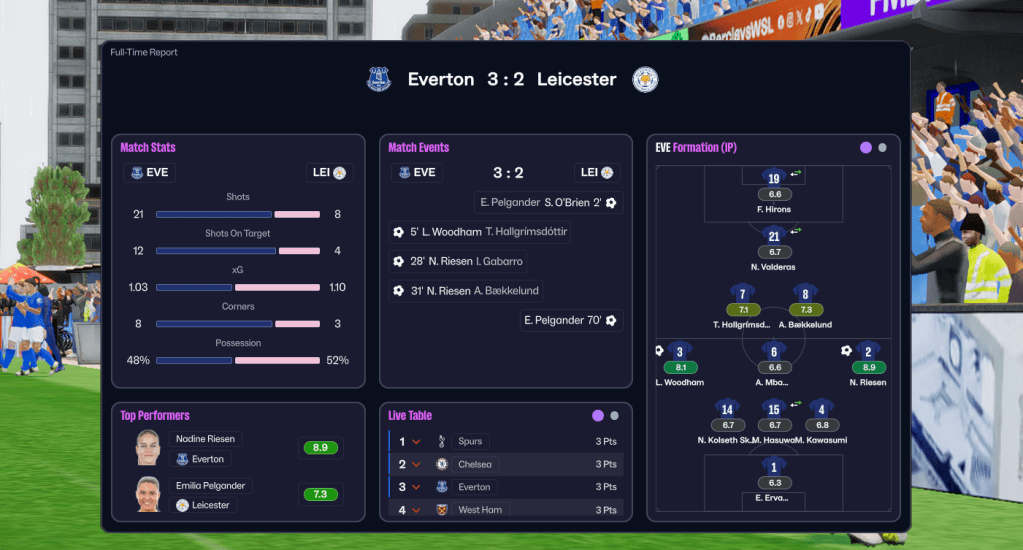
Task: Open Nadine Riesen's top performer row
Action: [238, 448]
